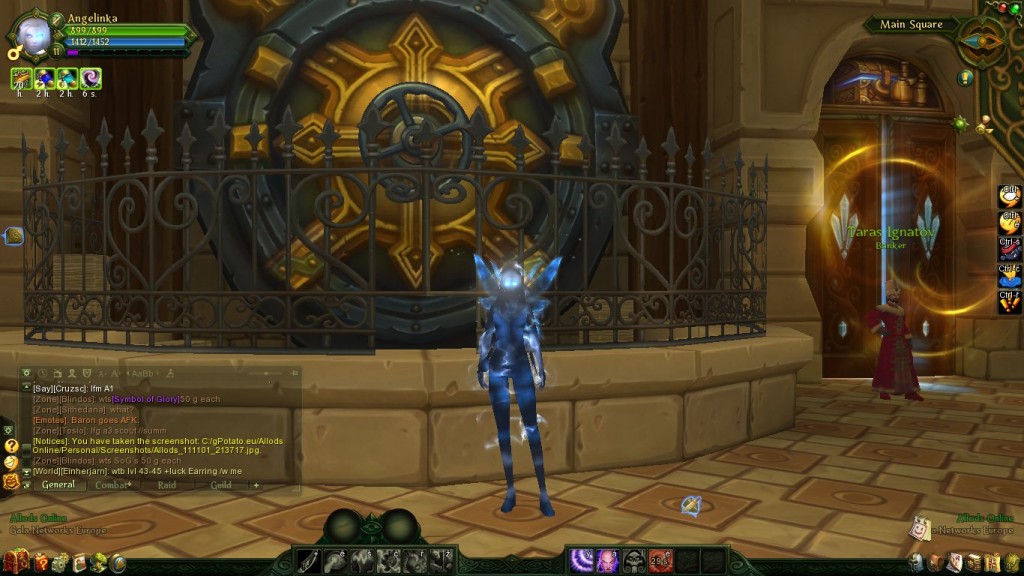Open the red treasure chest shop icon
1024x576 pixels.
pyautogui.click(x=15, y=563)
